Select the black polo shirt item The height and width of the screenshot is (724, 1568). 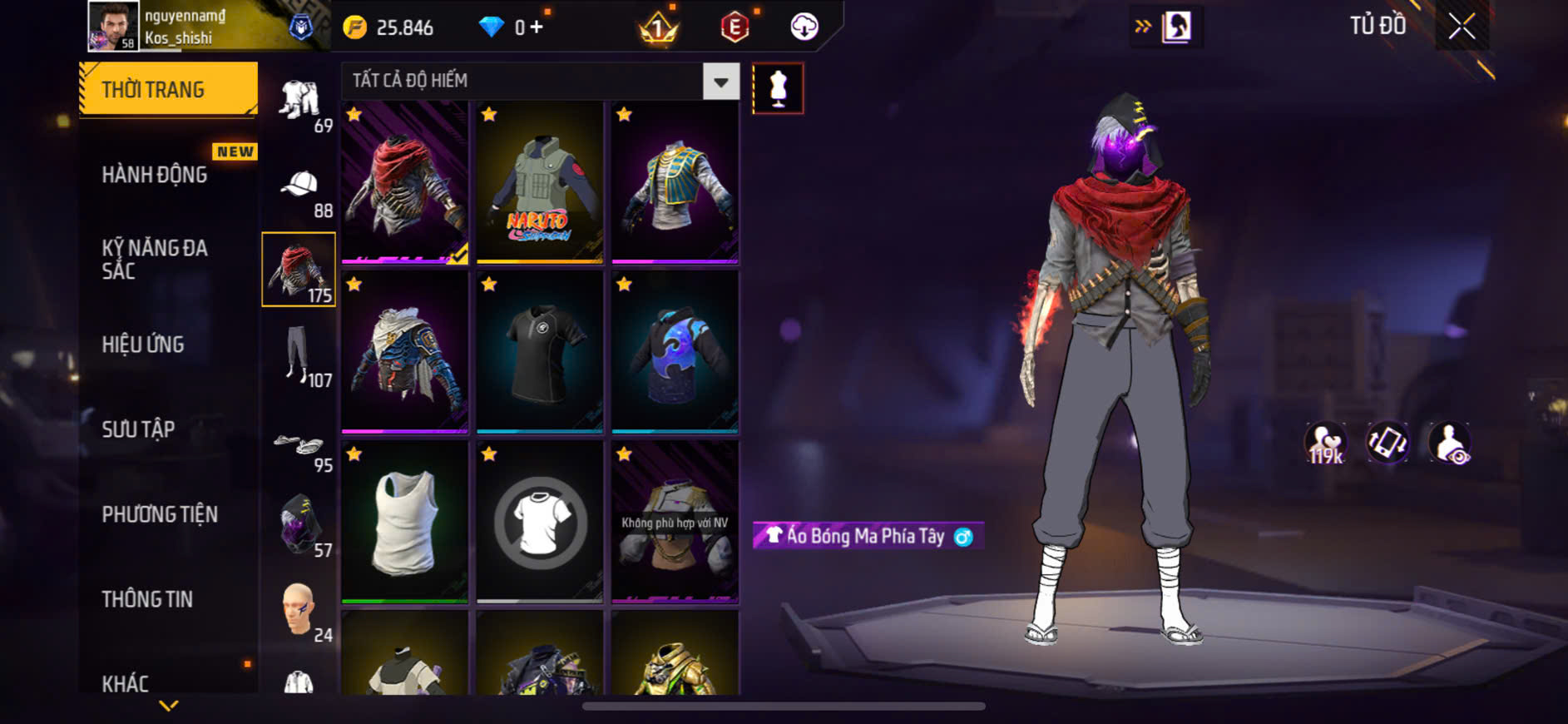point(539,352)
